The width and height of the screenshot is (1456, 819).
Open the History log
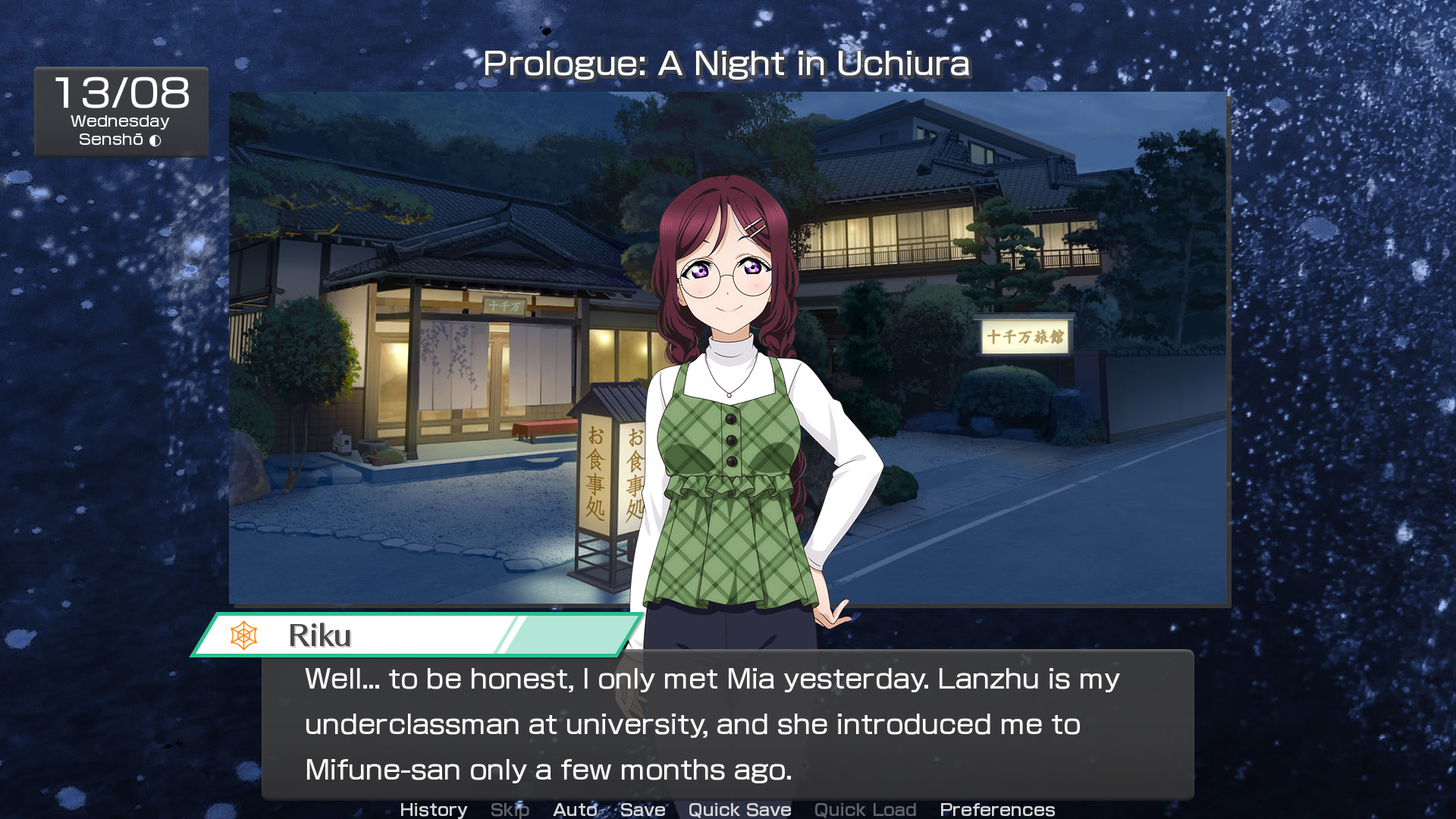[433, 809]
